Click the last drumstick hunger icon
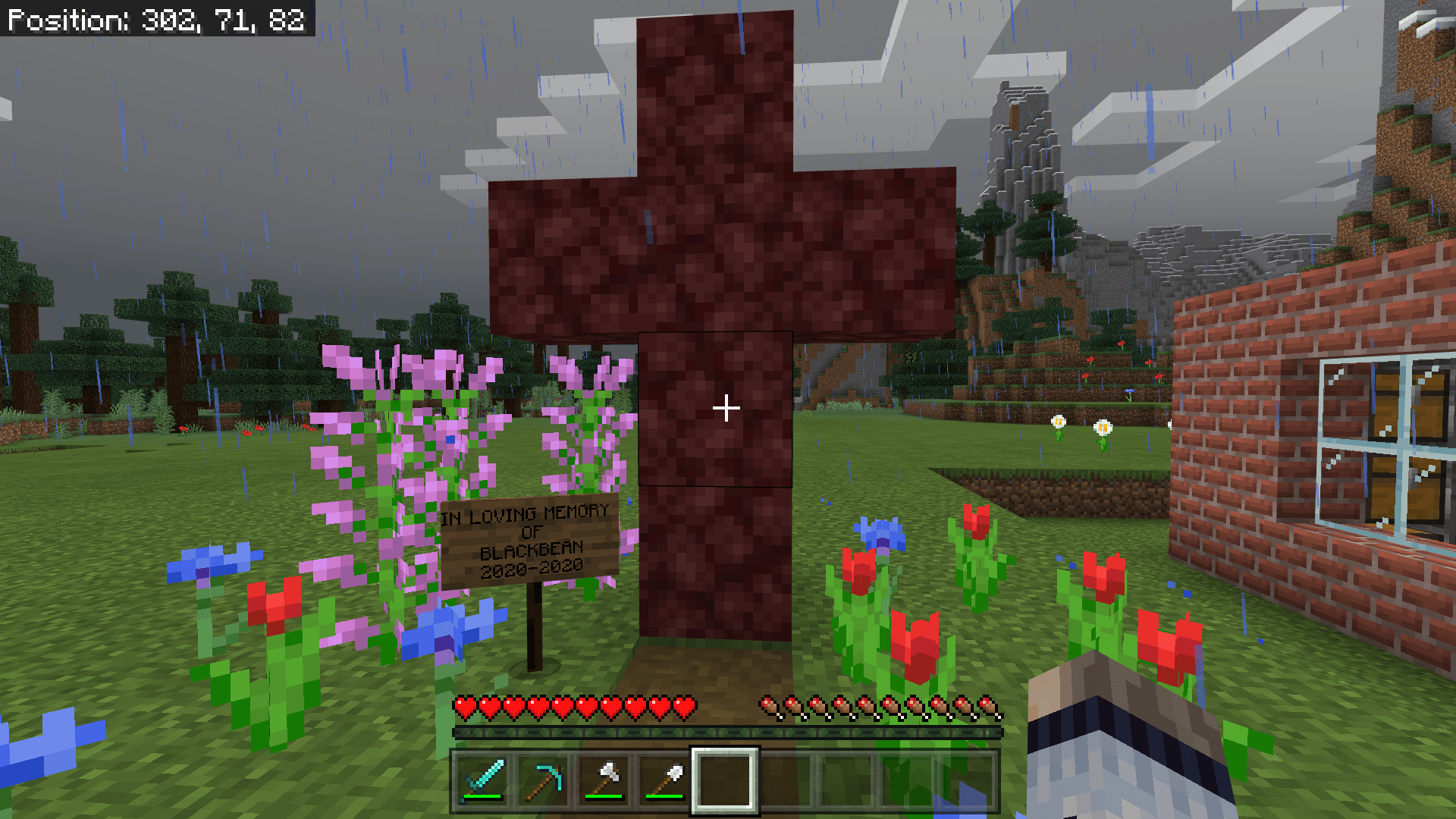This screenshot has width=1456, height=819. (x=993, y=706)
